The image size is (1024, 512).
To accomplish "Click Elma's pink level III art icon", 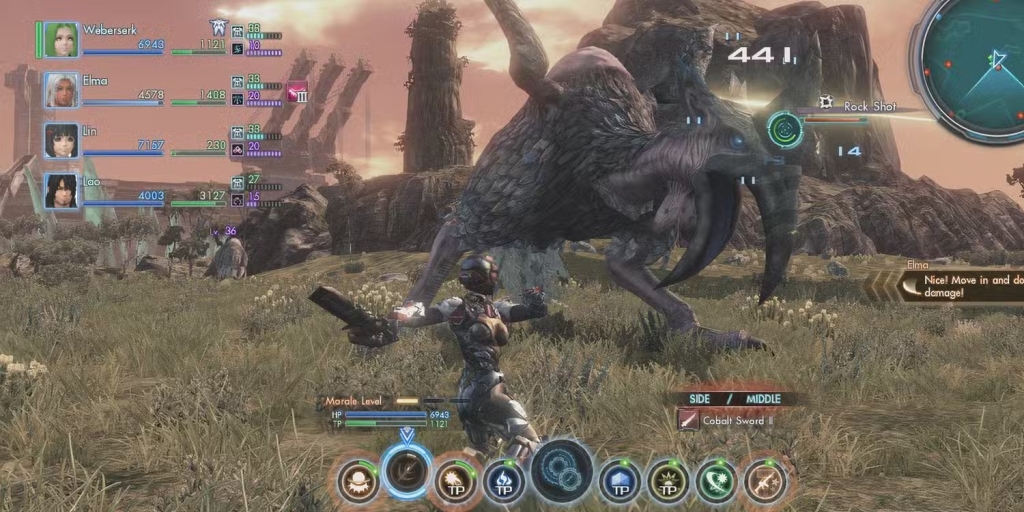I will tap(298, 93).
